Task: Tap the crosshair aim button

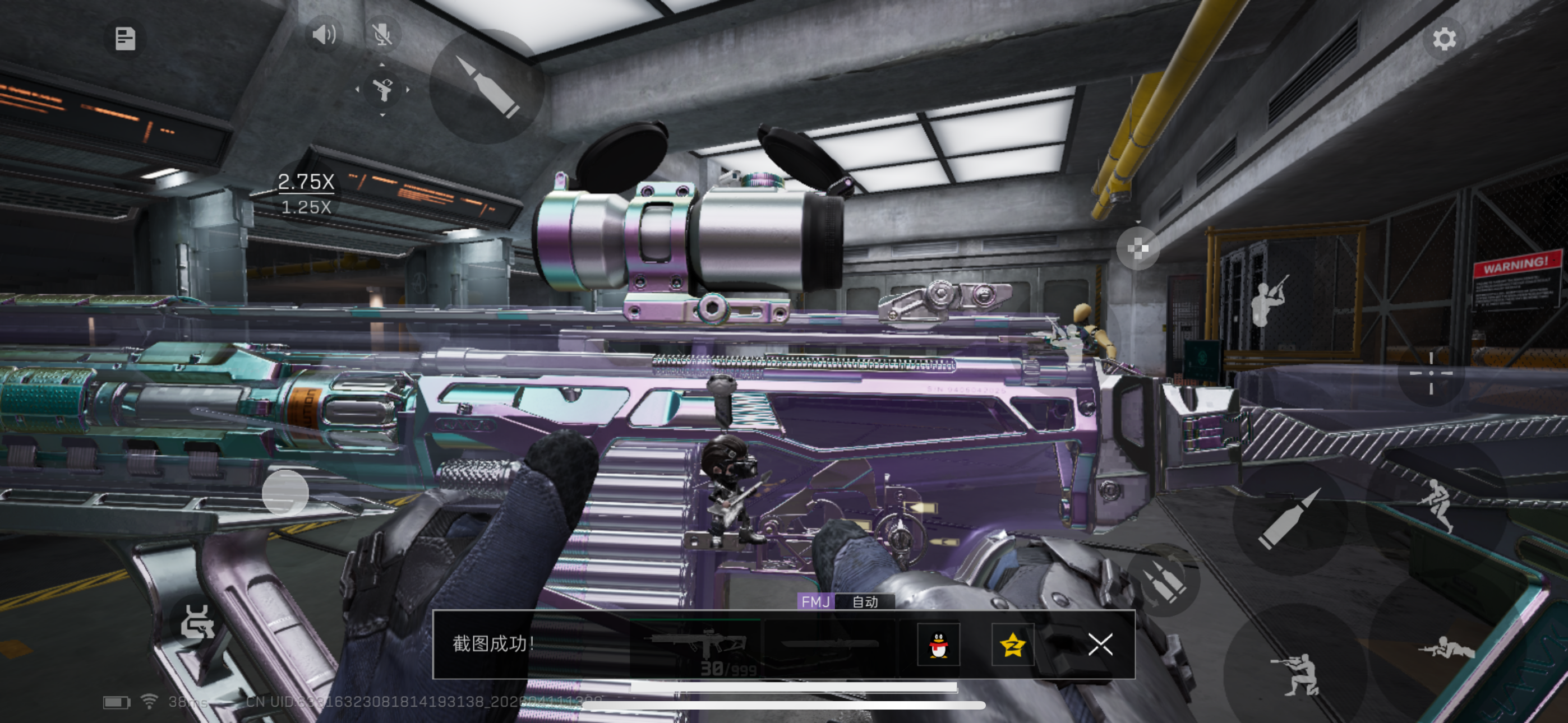Action: tap(1431, 373)
